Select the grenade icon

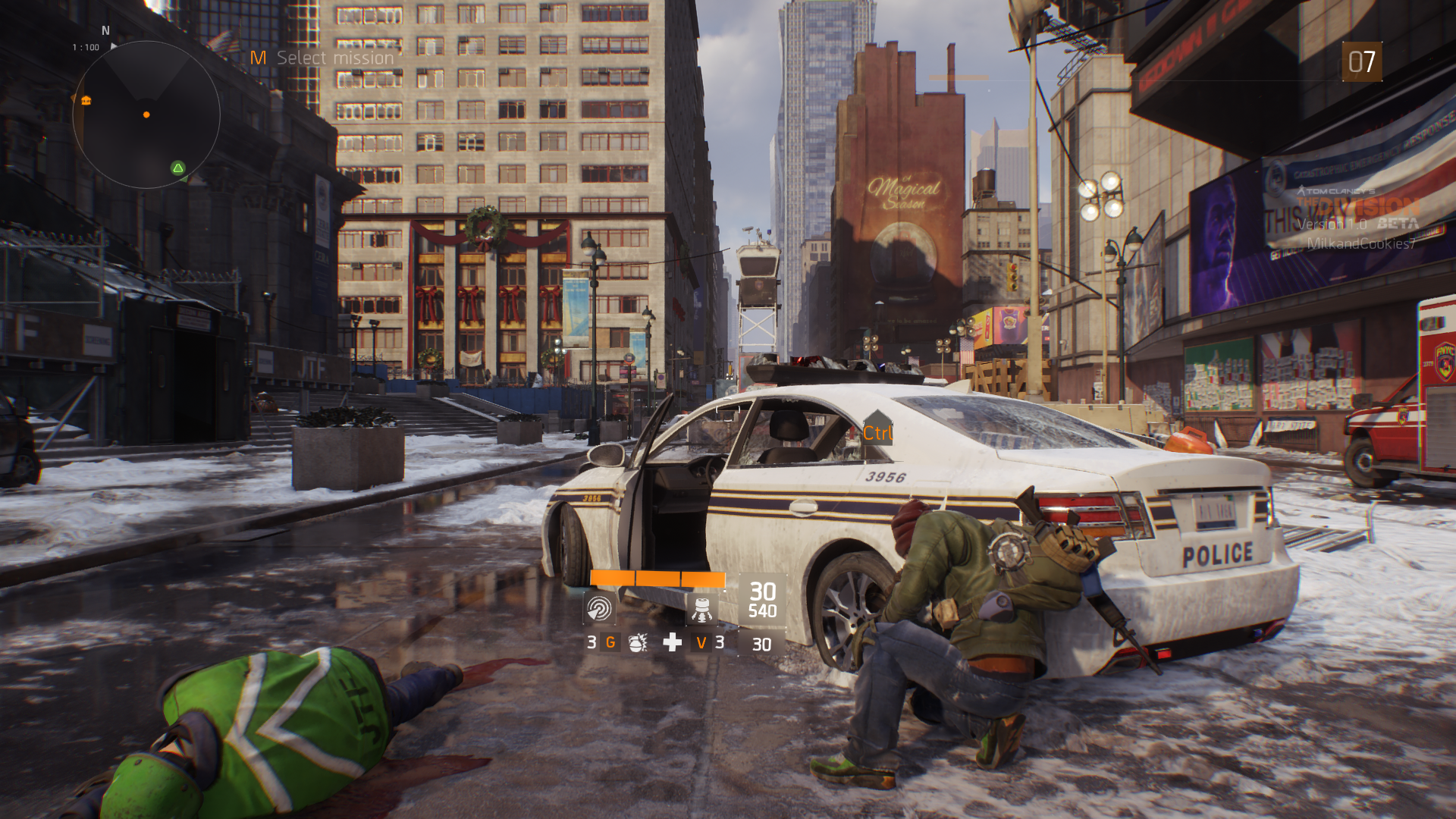[638, 643]
